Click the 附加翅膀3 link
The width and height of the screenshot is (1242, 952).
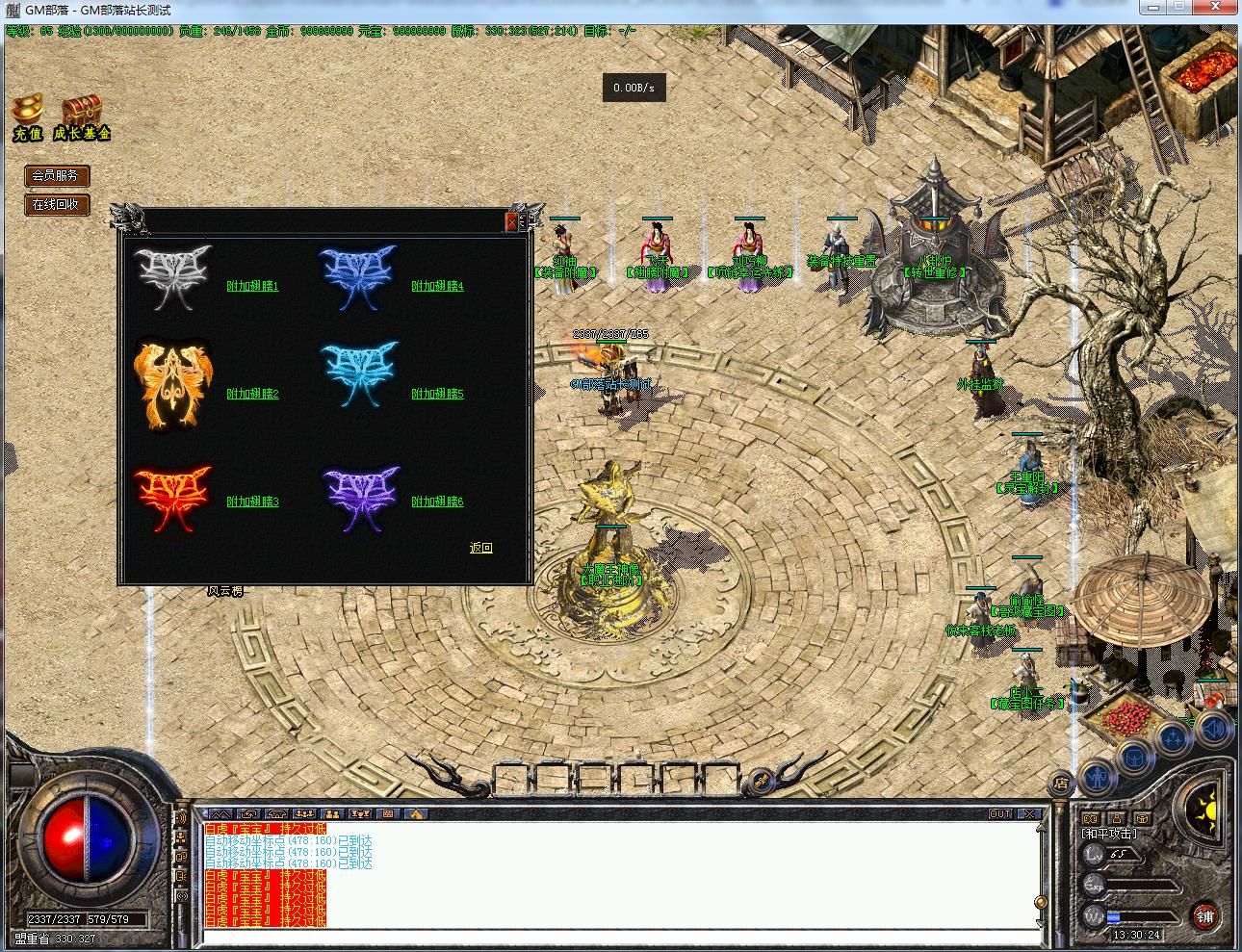pyautogui.click(x=252, y=502)
